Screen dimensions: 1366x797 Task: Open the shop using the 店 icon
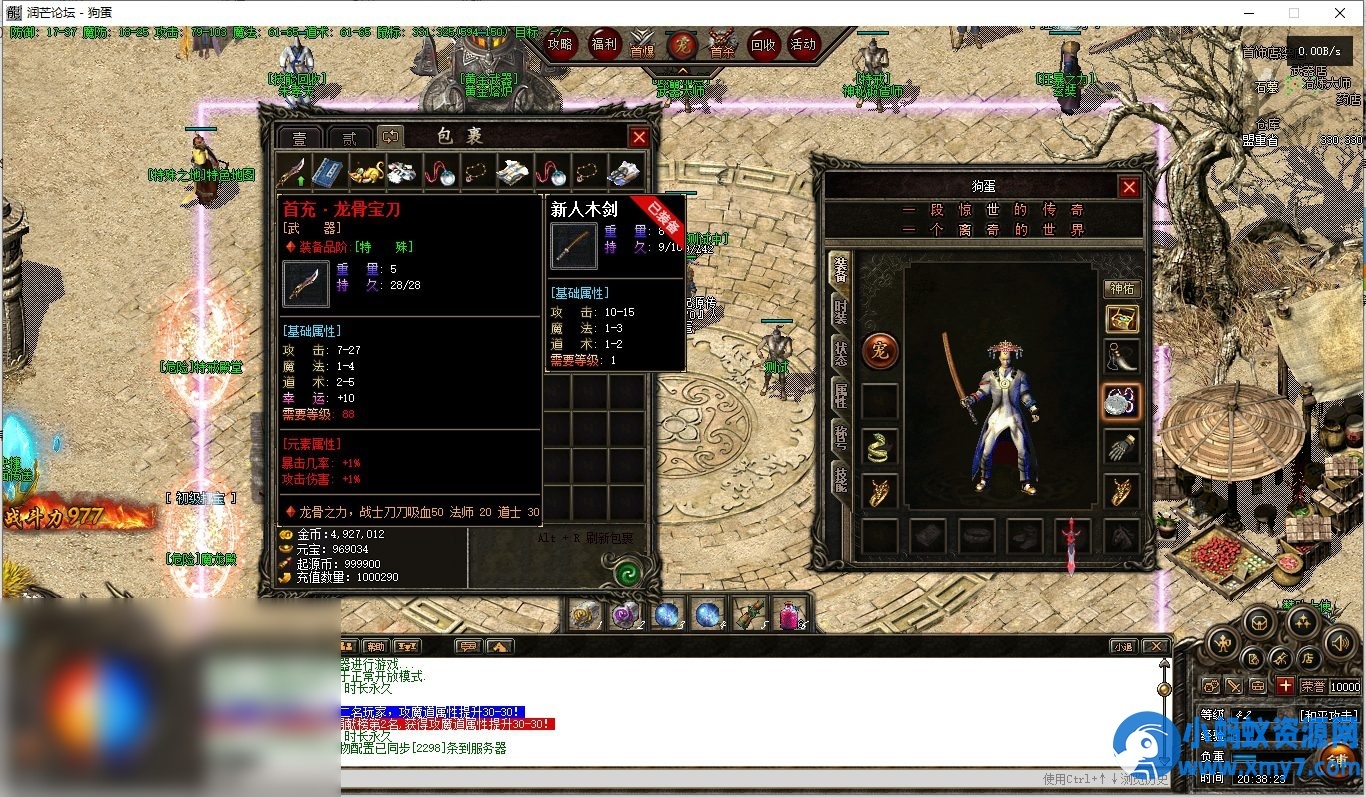[x=1307, y=658]
